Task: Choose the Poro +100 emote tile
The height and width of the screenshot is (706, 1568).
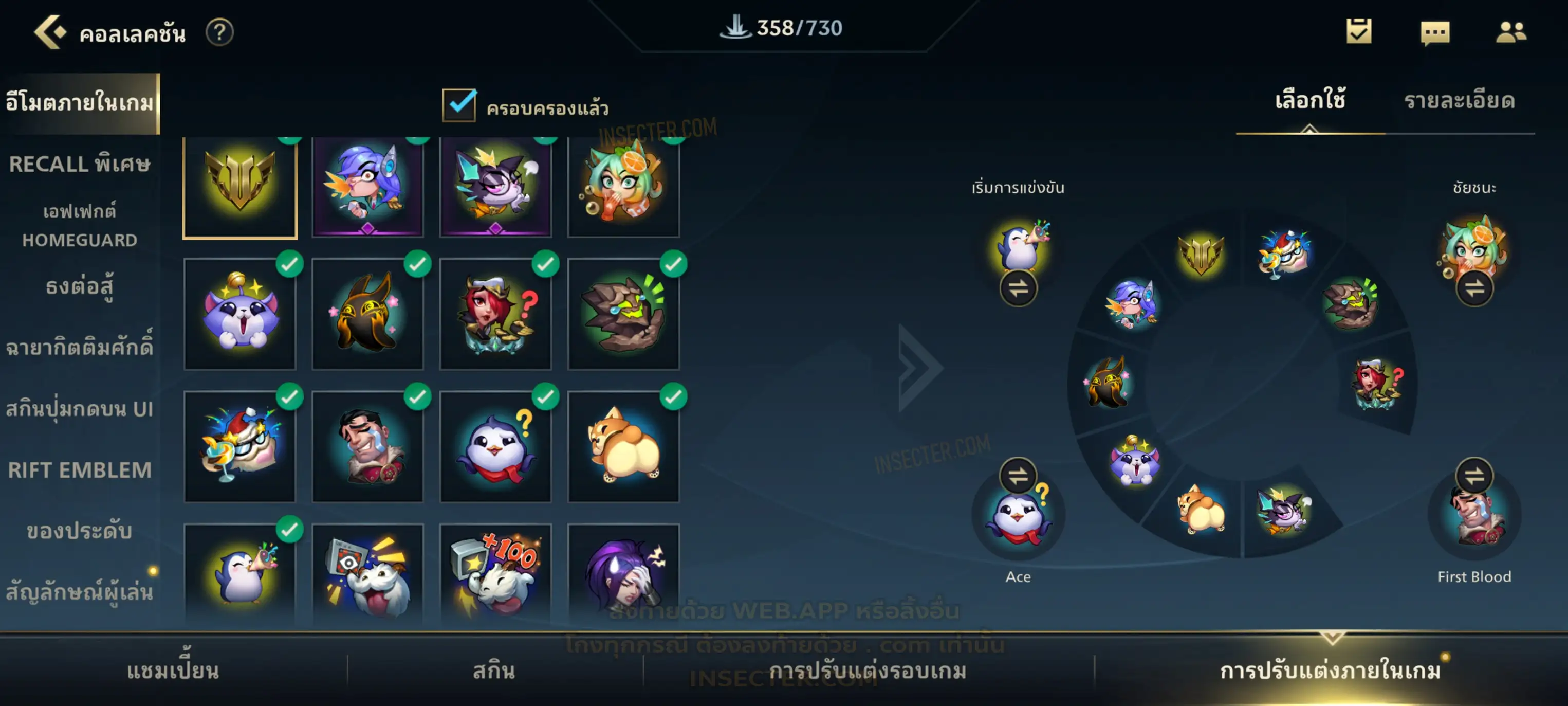Action: pyautogui.click(x=495, y=574)
